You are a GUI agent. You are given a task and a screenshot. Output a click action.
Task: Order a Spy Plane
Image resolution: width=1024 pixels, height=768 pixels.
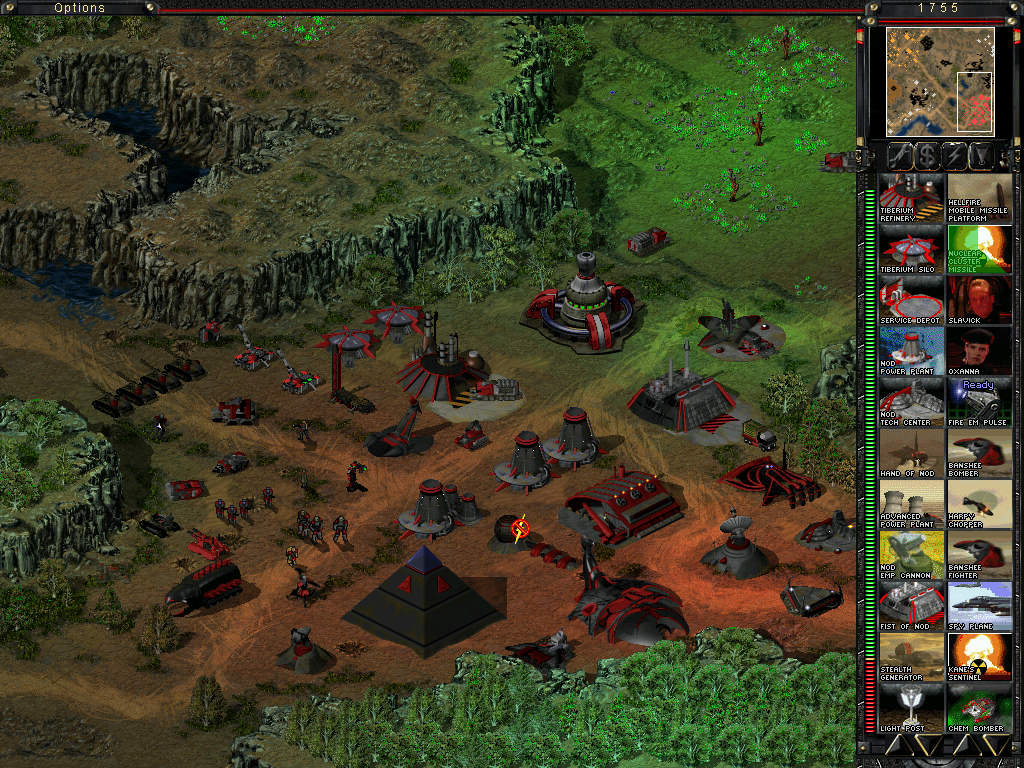coord(979,606)
